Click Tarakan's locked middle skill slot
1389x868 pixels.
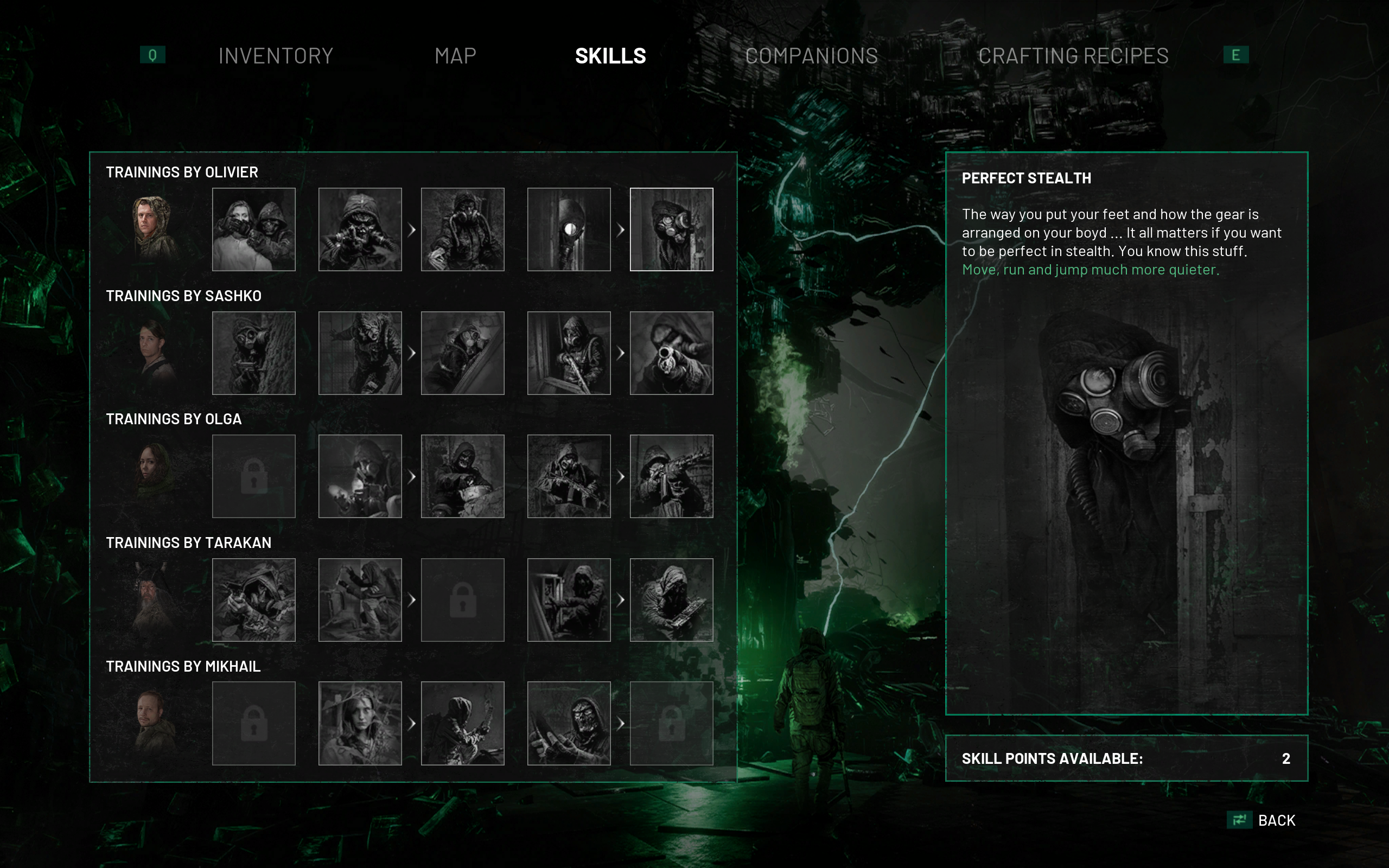tap(462, 599)
